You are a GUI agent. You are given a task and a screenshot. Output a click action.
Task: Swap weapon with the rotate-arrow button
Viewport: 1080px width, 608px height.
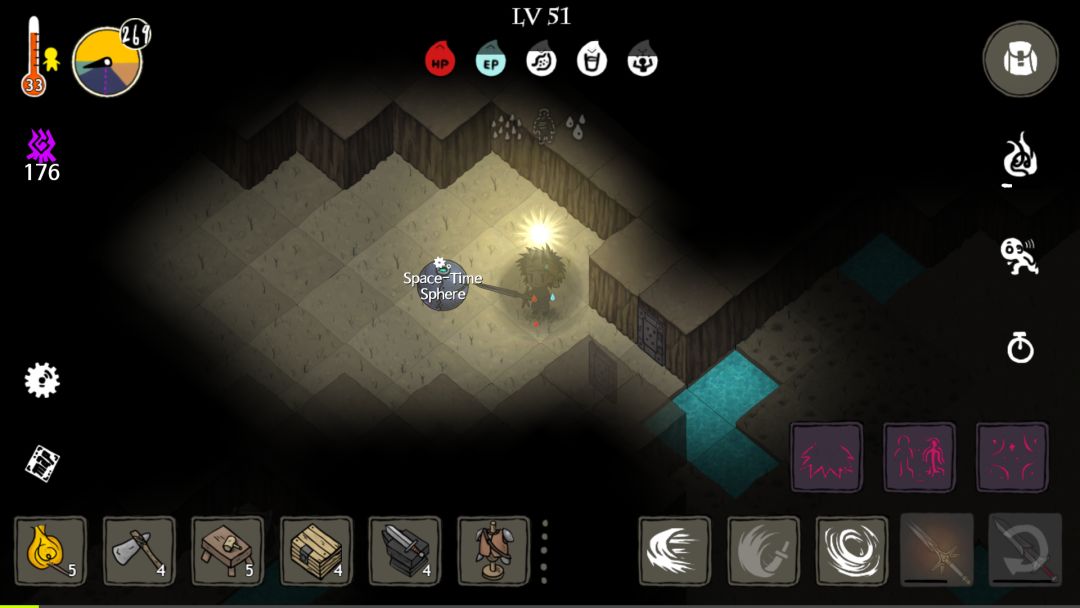pos(1025,550)
